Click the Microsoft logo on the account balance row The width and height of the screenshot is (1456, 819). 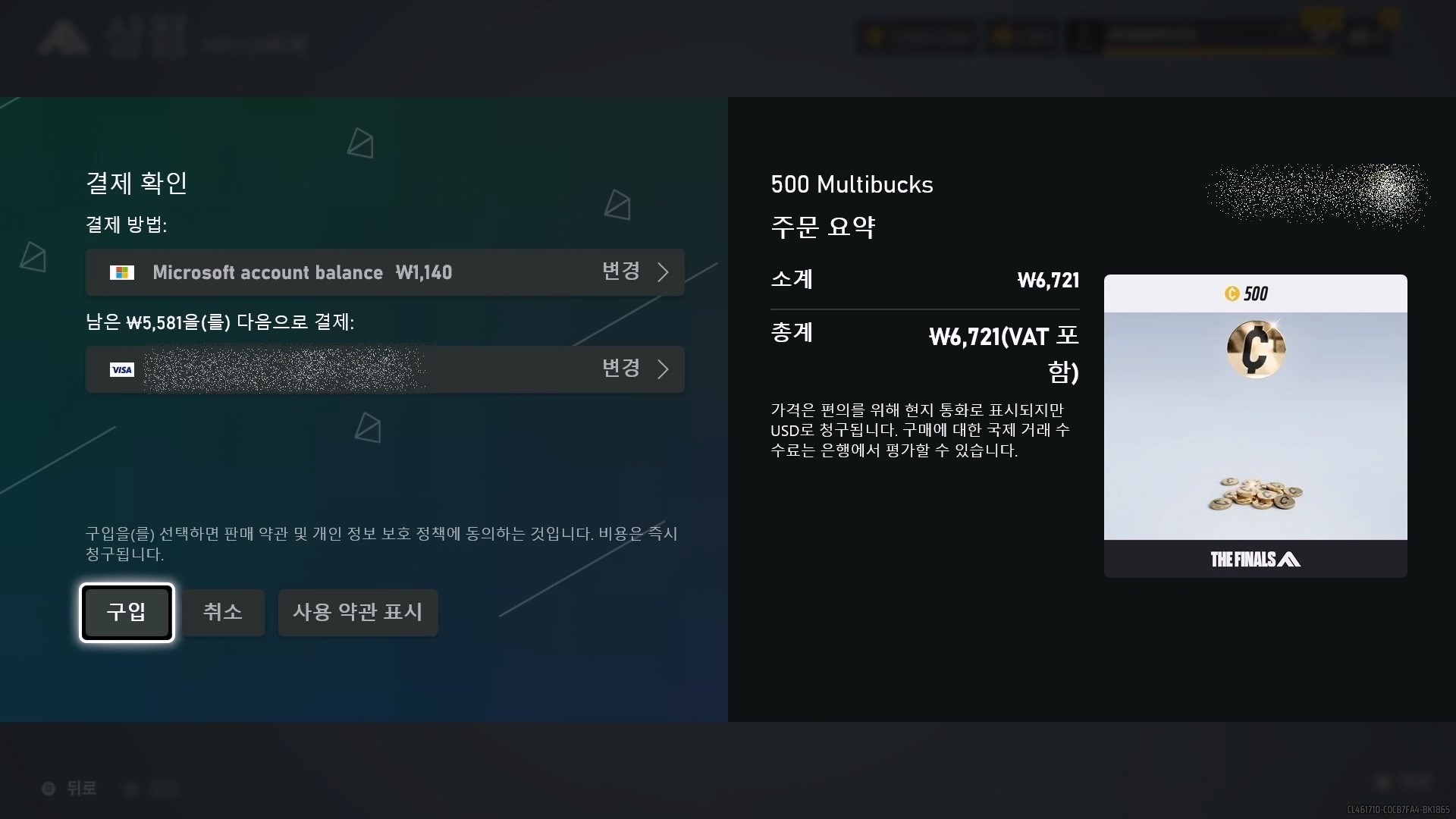point(123,272)
